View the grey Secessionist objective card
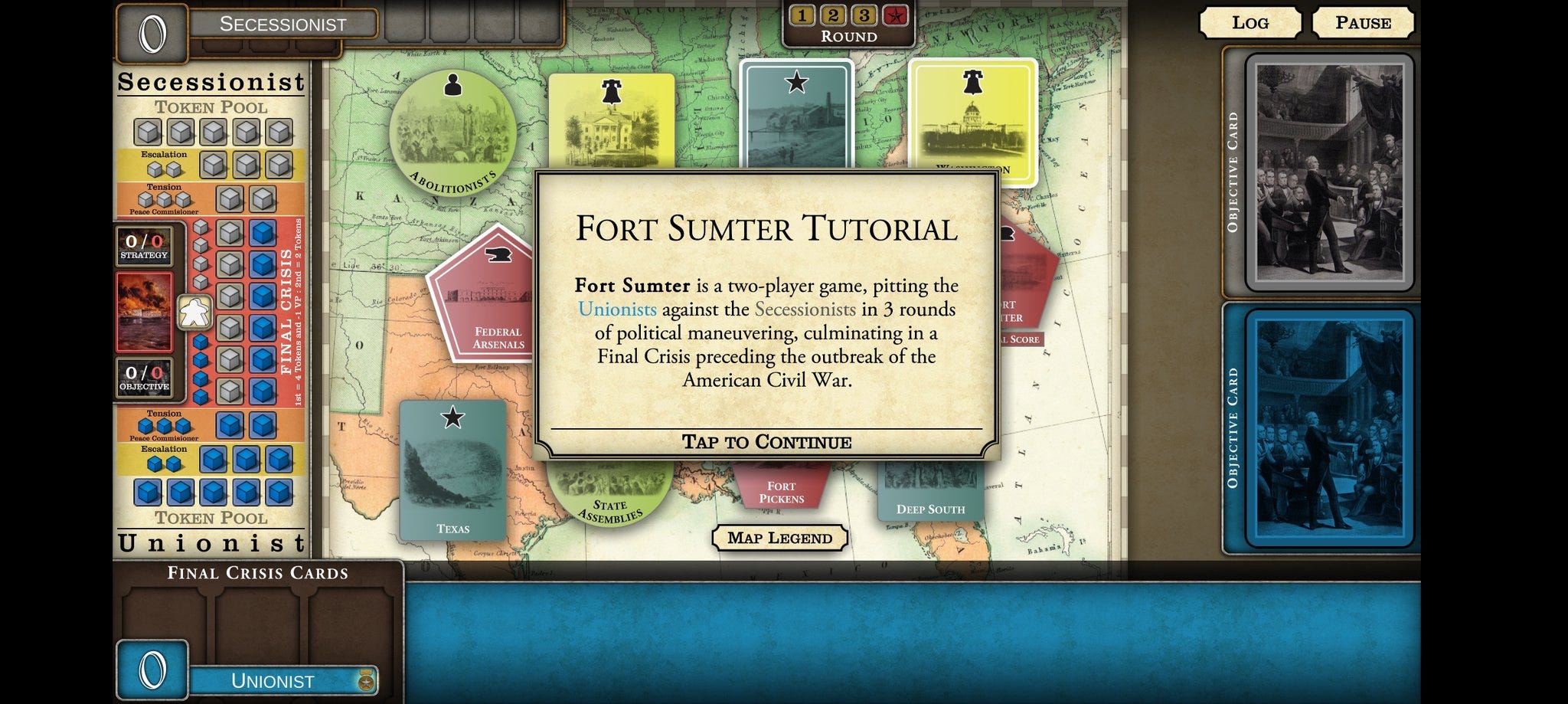 point(1329,173)
